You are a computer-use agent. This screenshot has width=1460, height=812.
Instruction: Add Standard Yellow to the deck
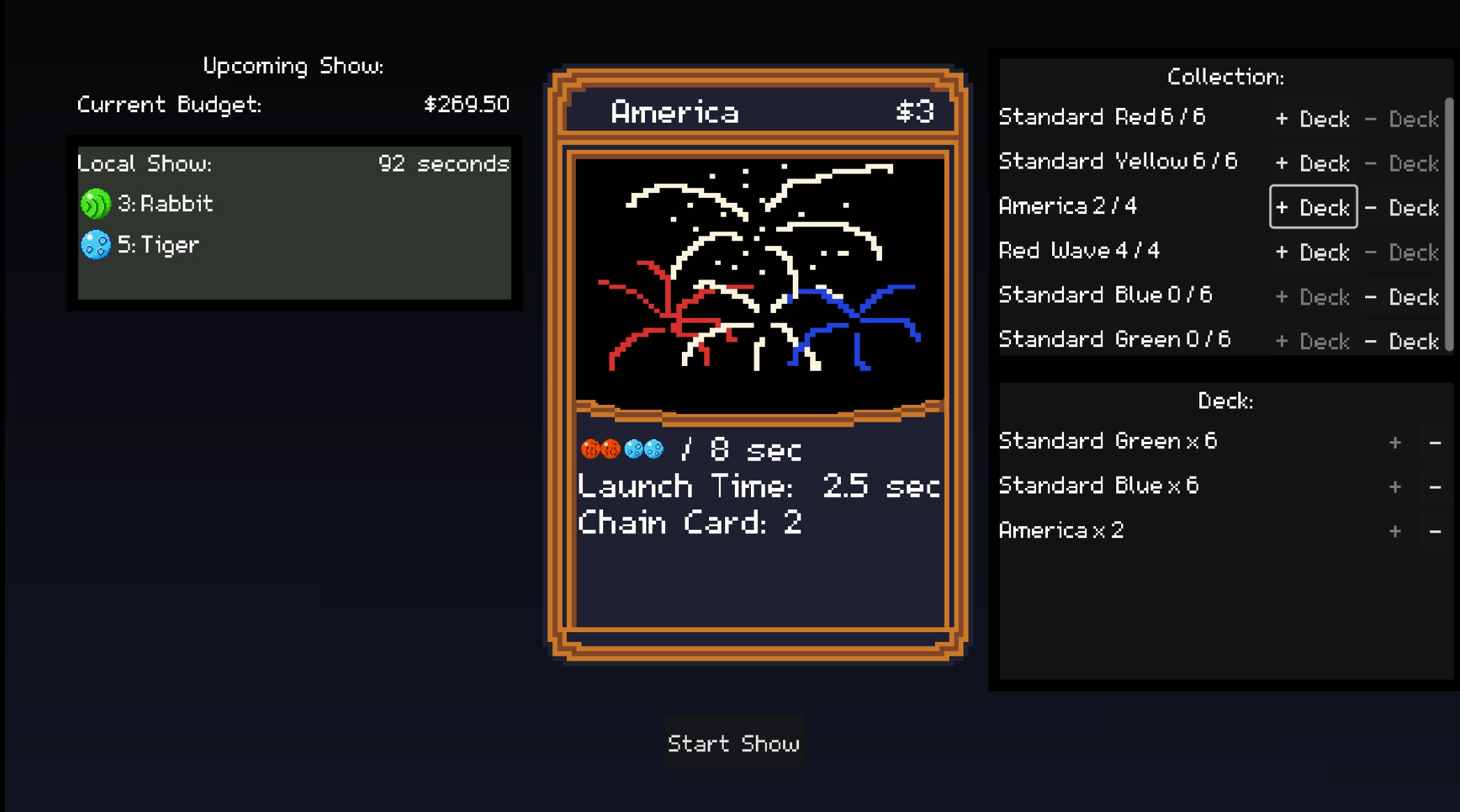(x=1313, y=163)
